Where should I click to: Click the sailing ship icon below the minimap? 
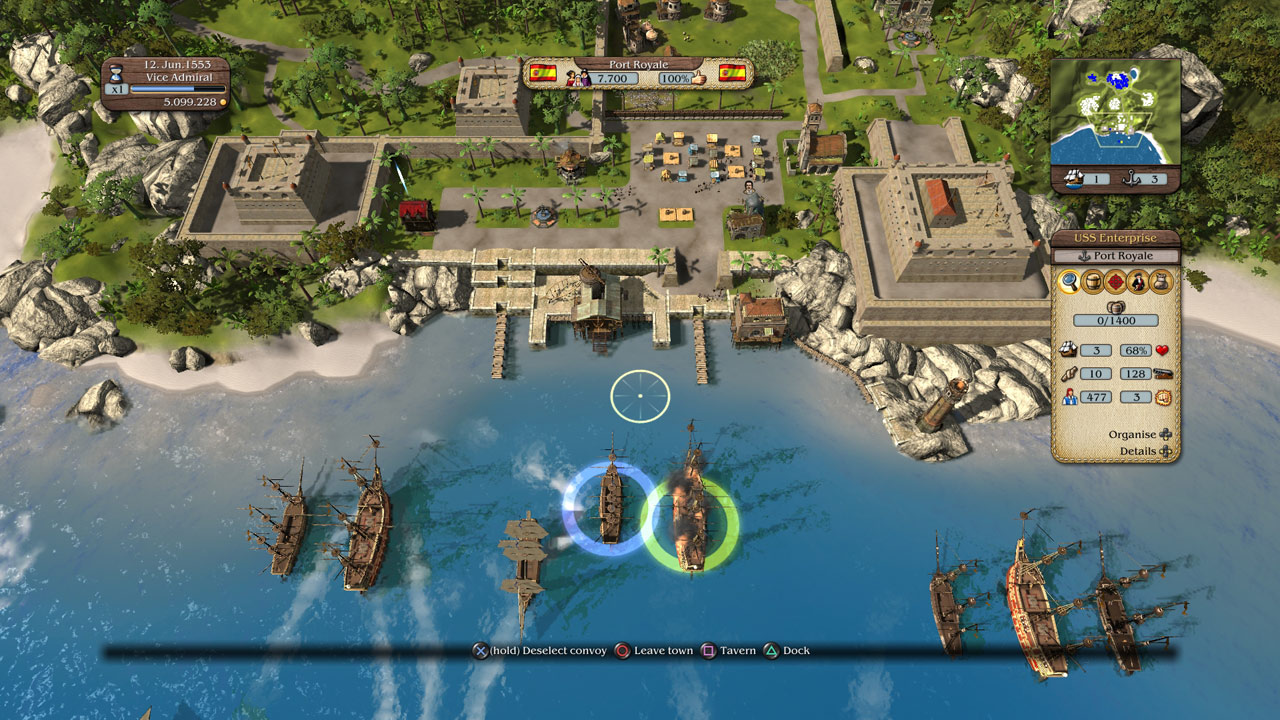tap(1071, 179)
